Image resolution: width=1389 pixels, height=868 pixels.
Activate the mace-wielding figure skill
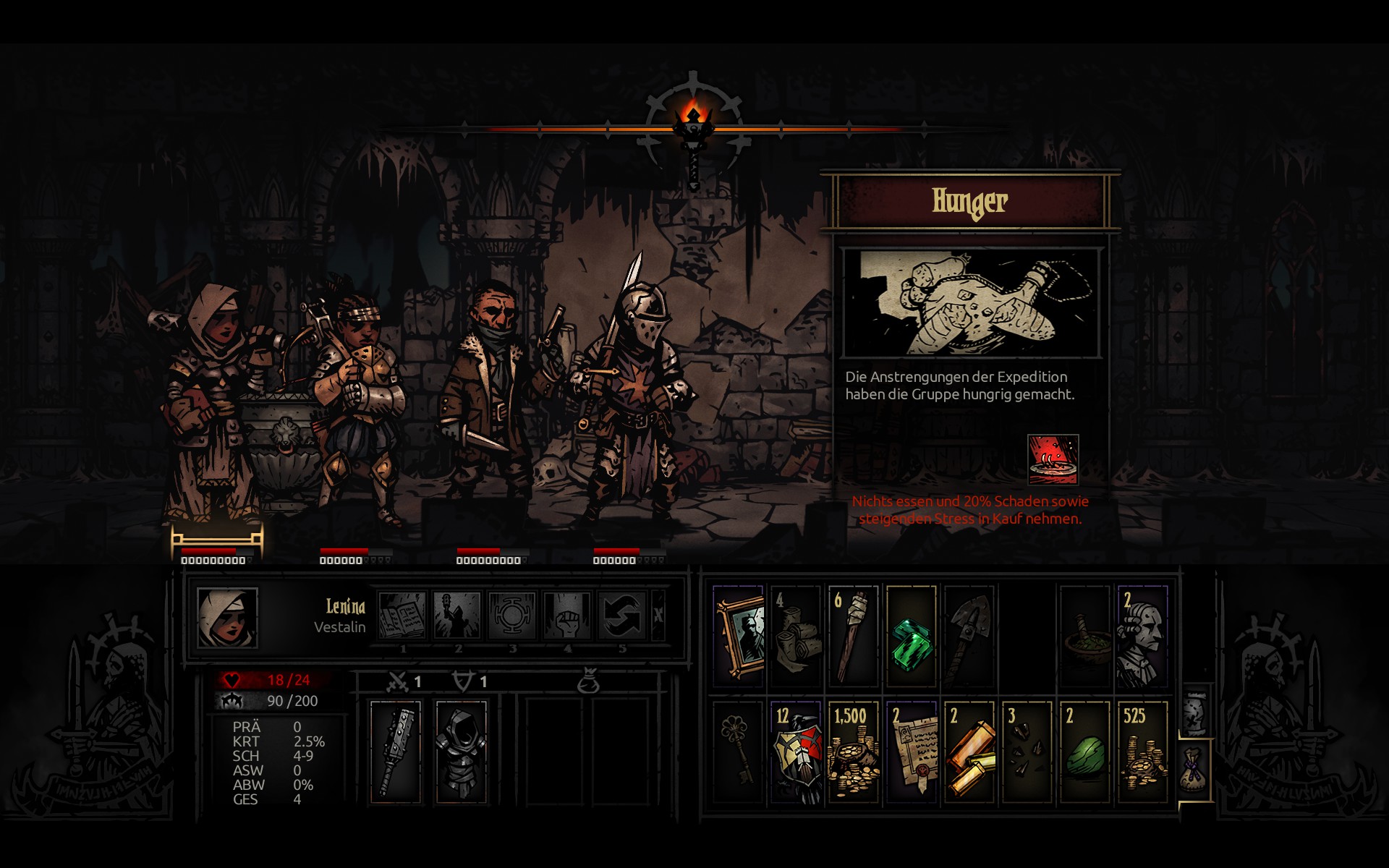coord(457,616)
